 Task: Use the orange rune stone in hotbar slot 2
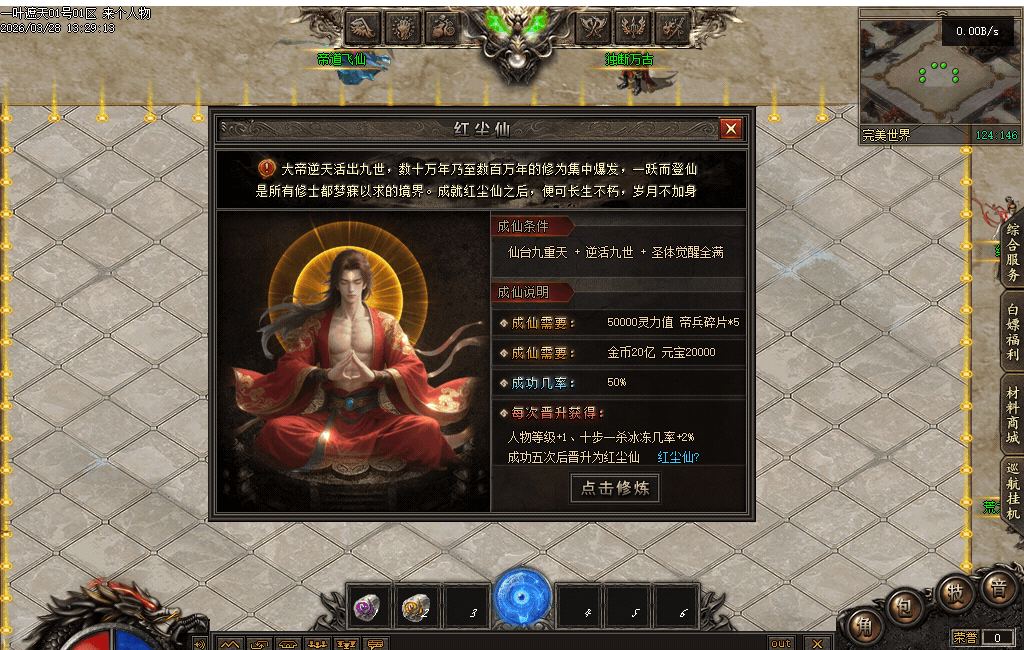pyautogui.click(x=415, y=606)
